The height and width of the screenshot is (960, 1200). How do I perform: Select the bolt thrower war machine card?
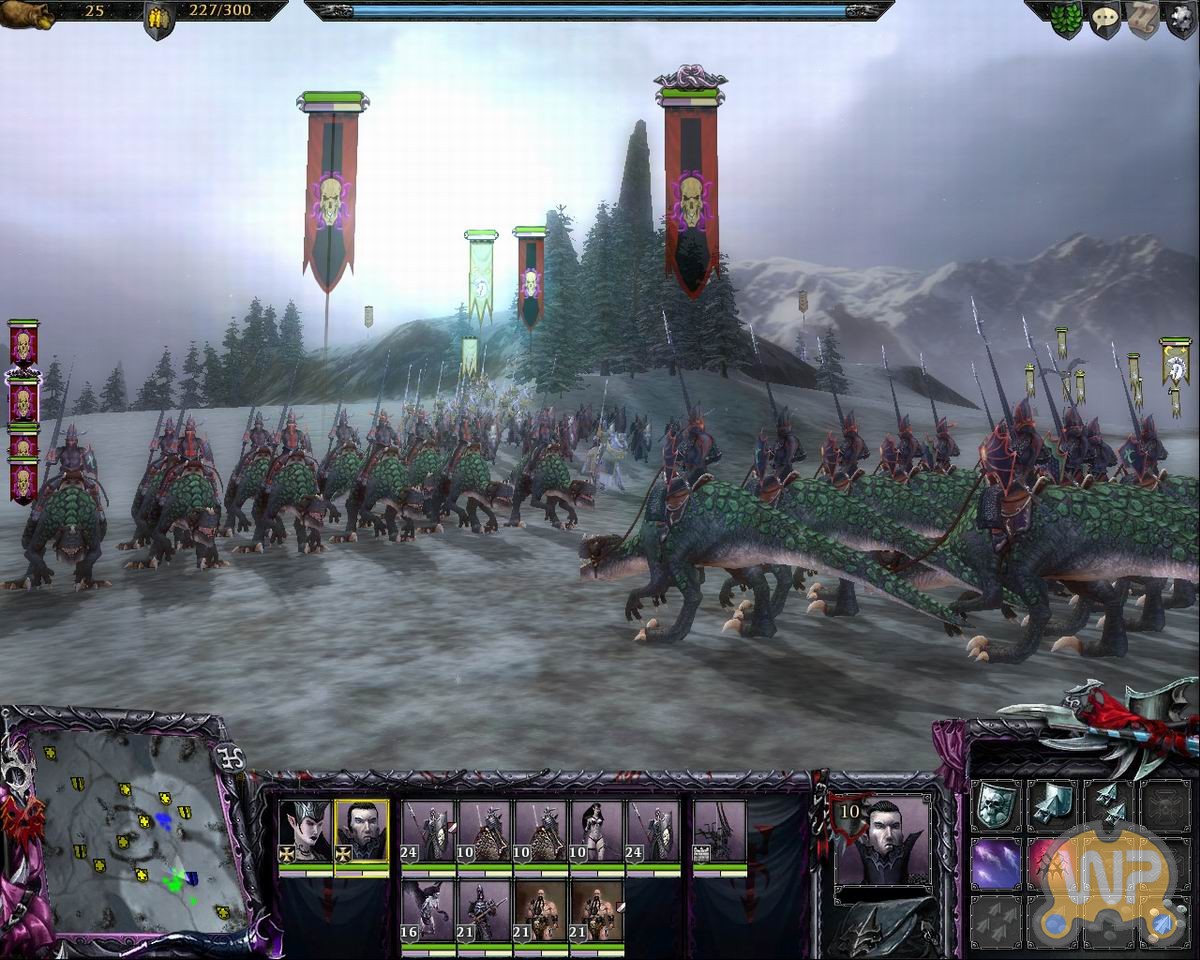click(x=720, y=831)
